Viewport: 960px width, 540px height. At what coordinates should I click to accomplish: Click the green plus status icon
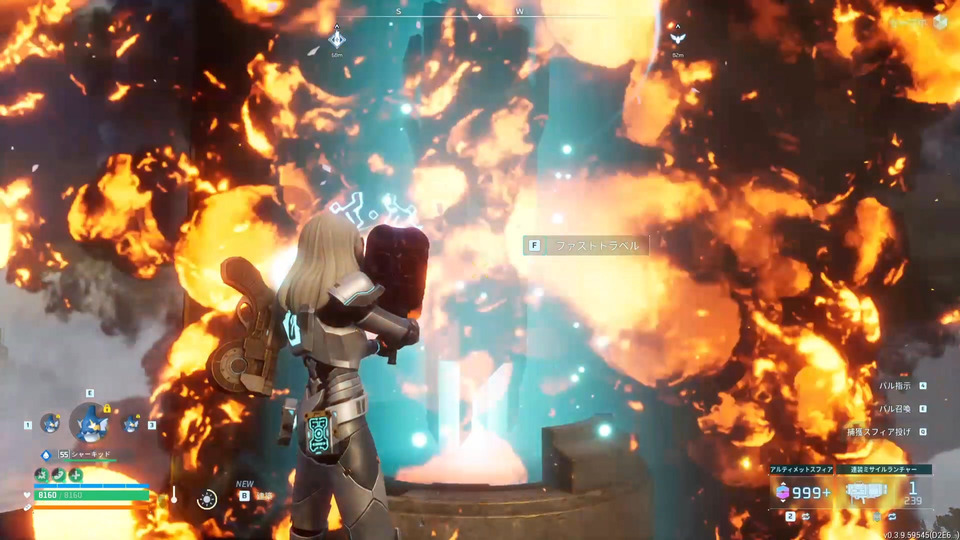click(x=76, y=474)
